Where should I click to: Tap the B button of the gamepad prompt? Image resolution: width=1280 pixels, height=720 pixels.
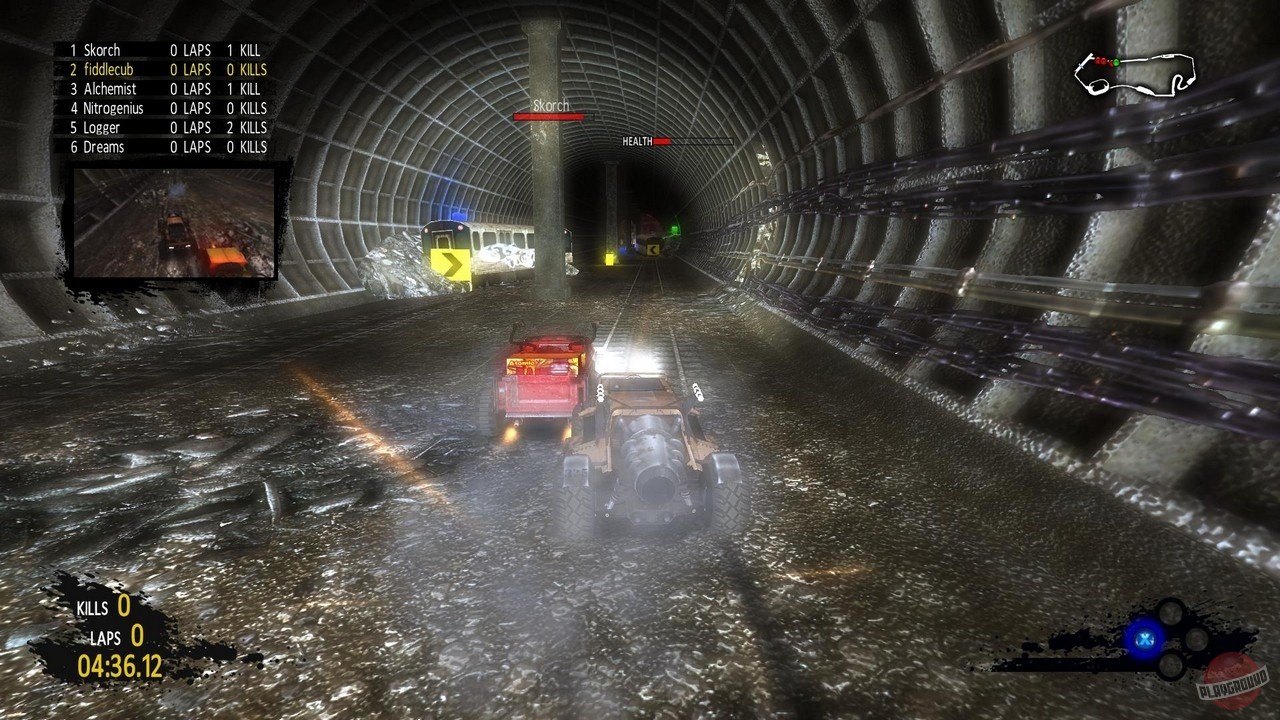point(1195,638)
